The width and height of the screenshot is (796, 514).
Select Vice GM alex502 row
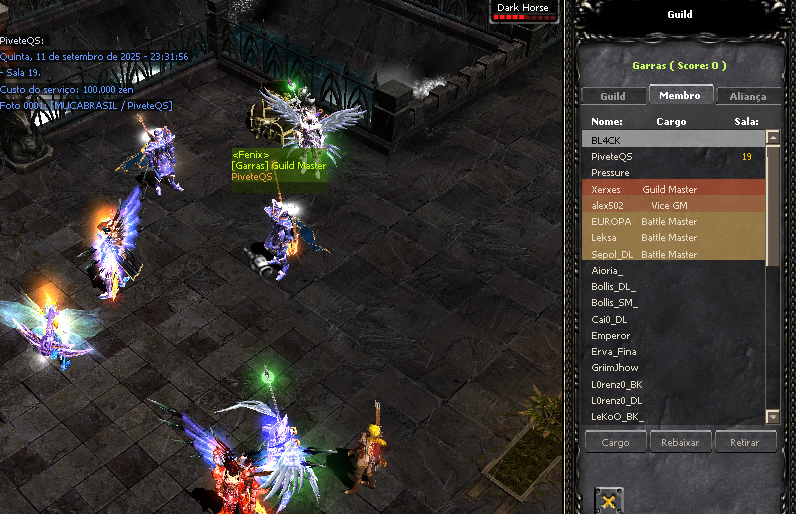click(671, 205)
